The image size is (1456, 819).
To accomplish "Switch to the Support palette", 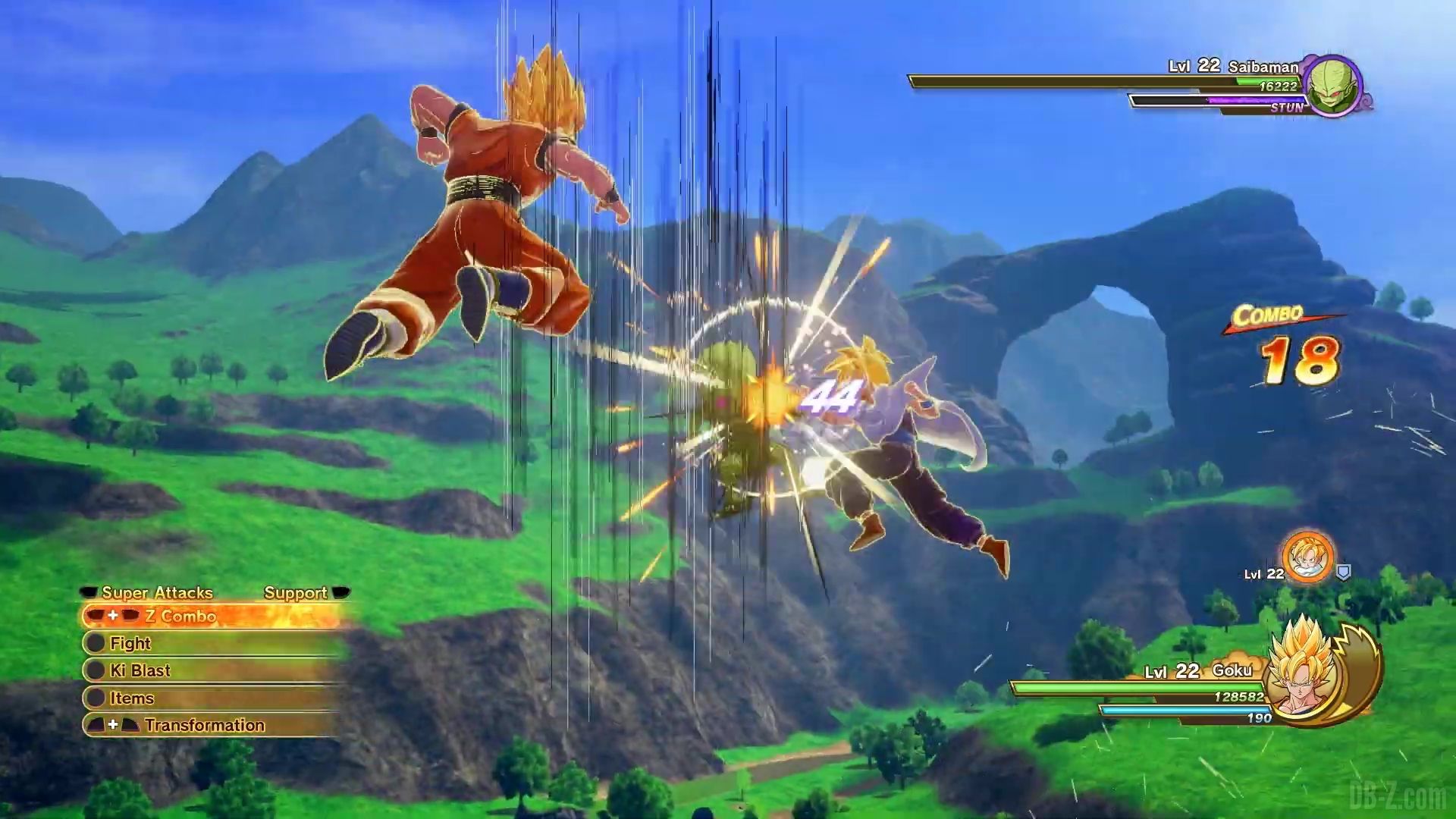I will [296, 593].
